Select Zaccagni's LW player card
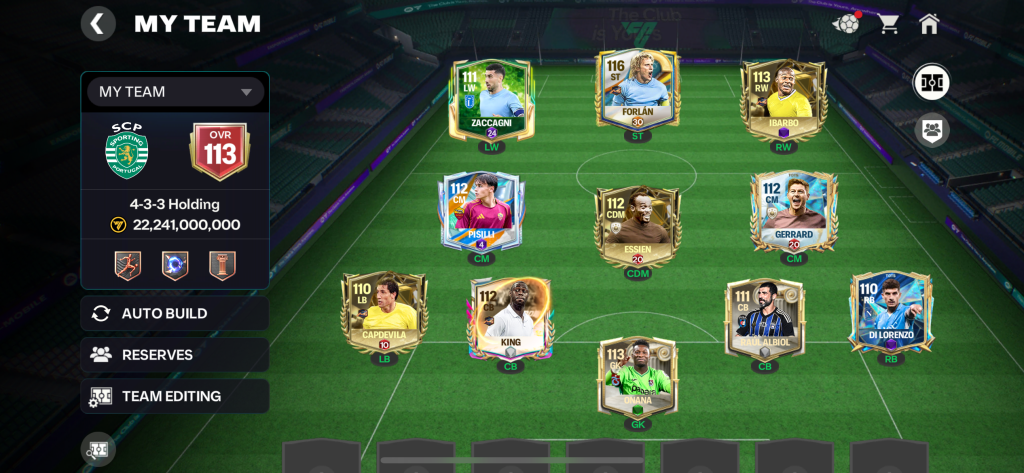The image size is (1024, 473). [x=491, y=100]
